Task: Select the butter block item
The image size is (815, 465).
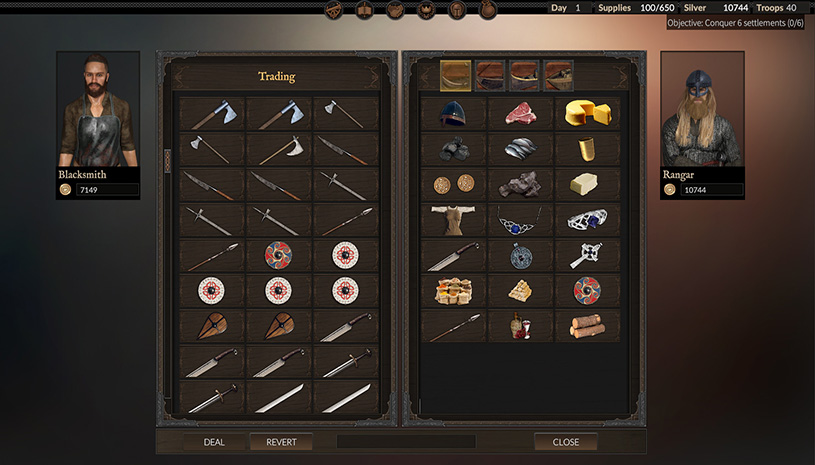Action: click(587, 184)
